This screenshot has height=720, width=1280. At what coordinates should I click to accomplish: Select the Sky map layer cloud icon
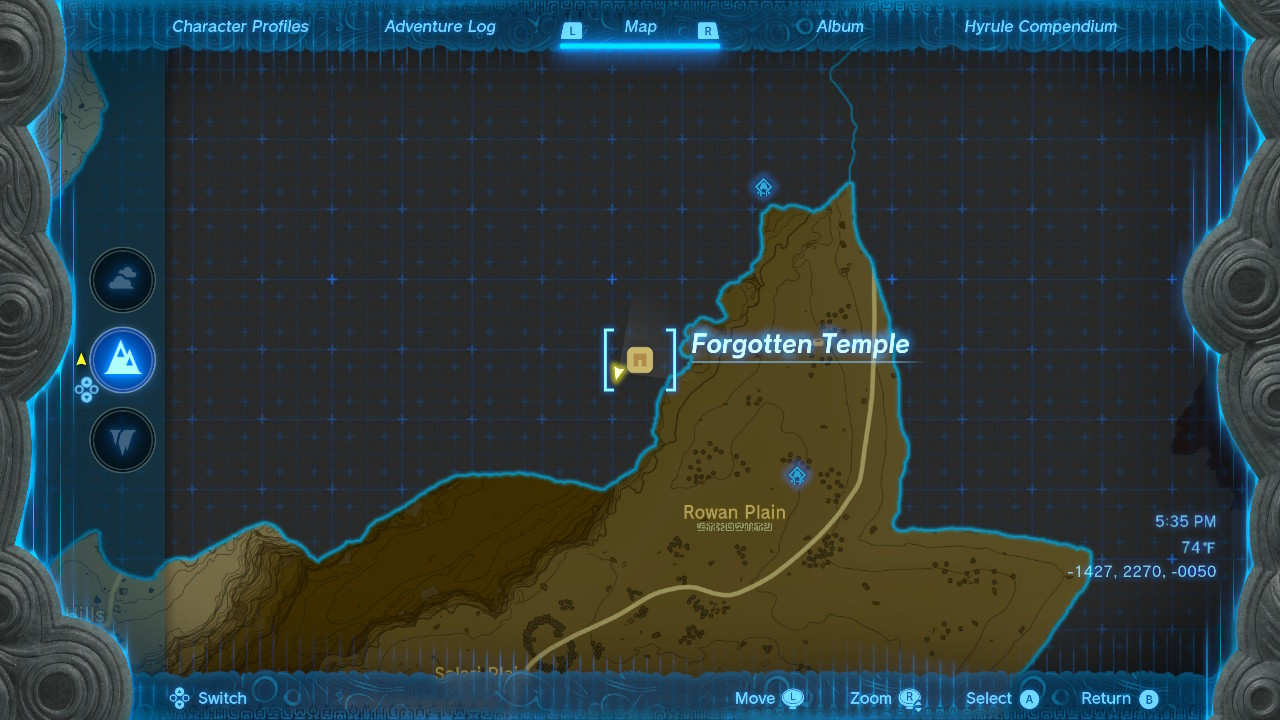(x=122, y=280)
